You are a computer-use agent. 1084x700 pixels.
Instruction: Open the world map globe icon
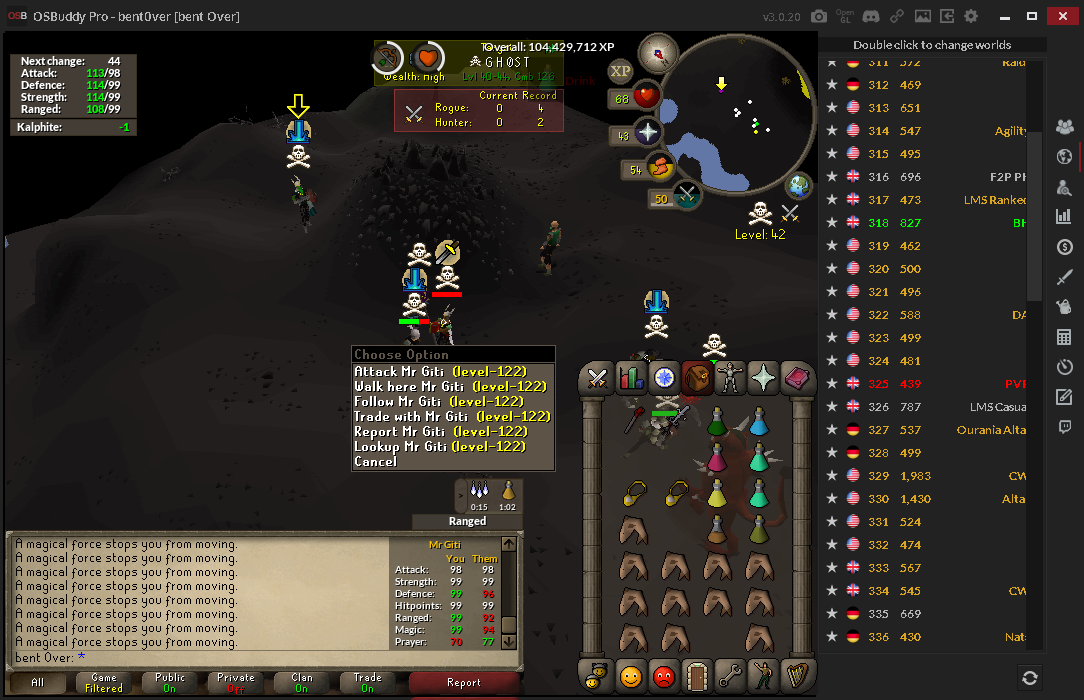(799, 186)
